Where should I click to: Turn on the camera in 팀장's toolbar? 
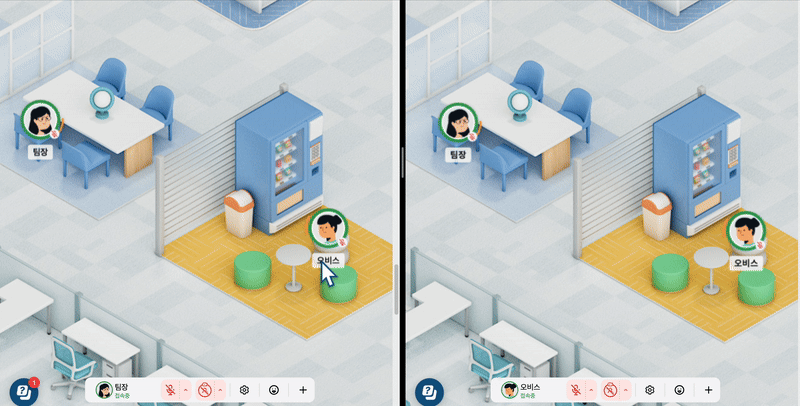pos(203,389)
